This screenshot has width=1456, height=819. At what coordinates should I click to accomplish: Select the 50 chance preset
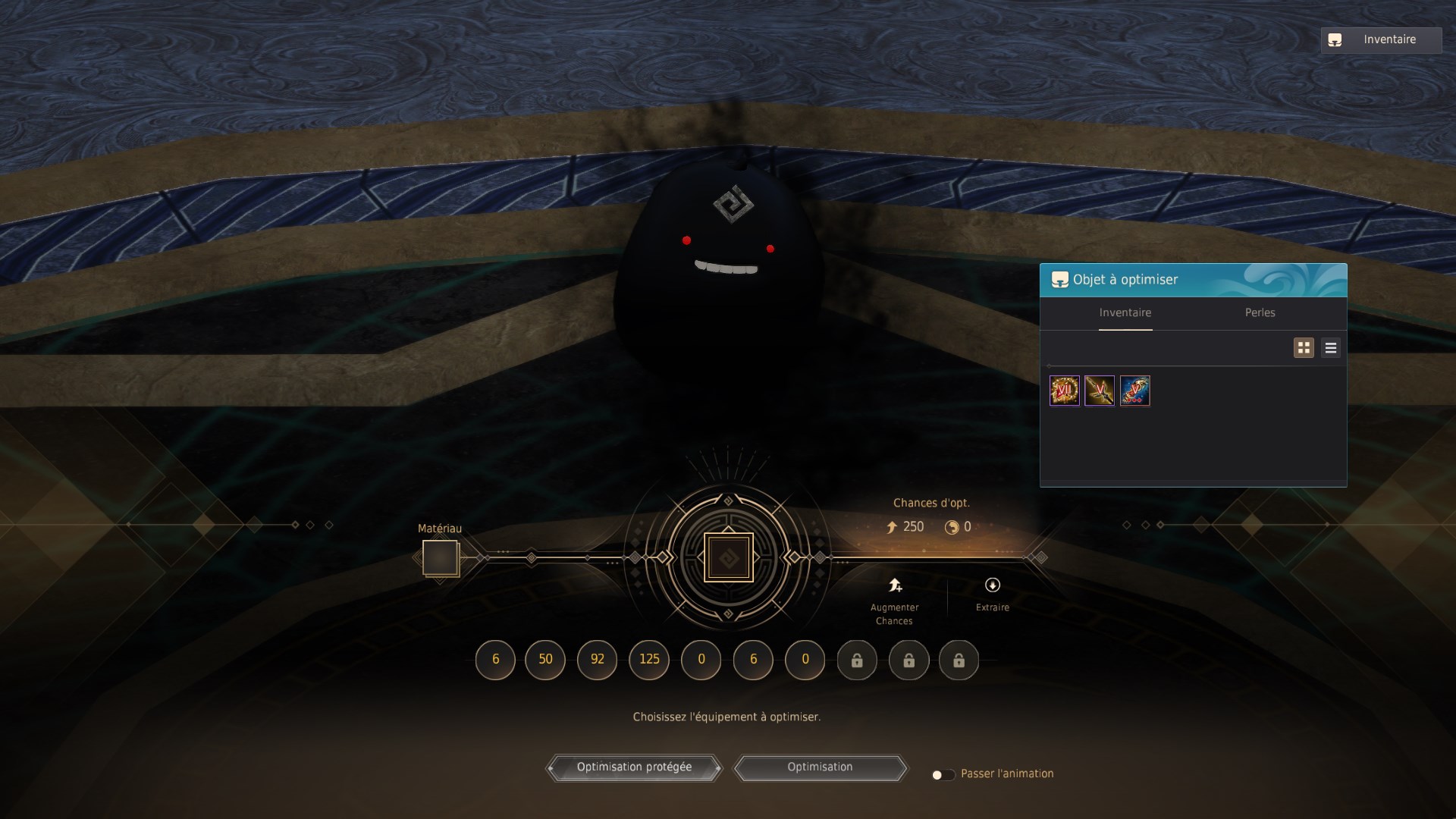545,660
